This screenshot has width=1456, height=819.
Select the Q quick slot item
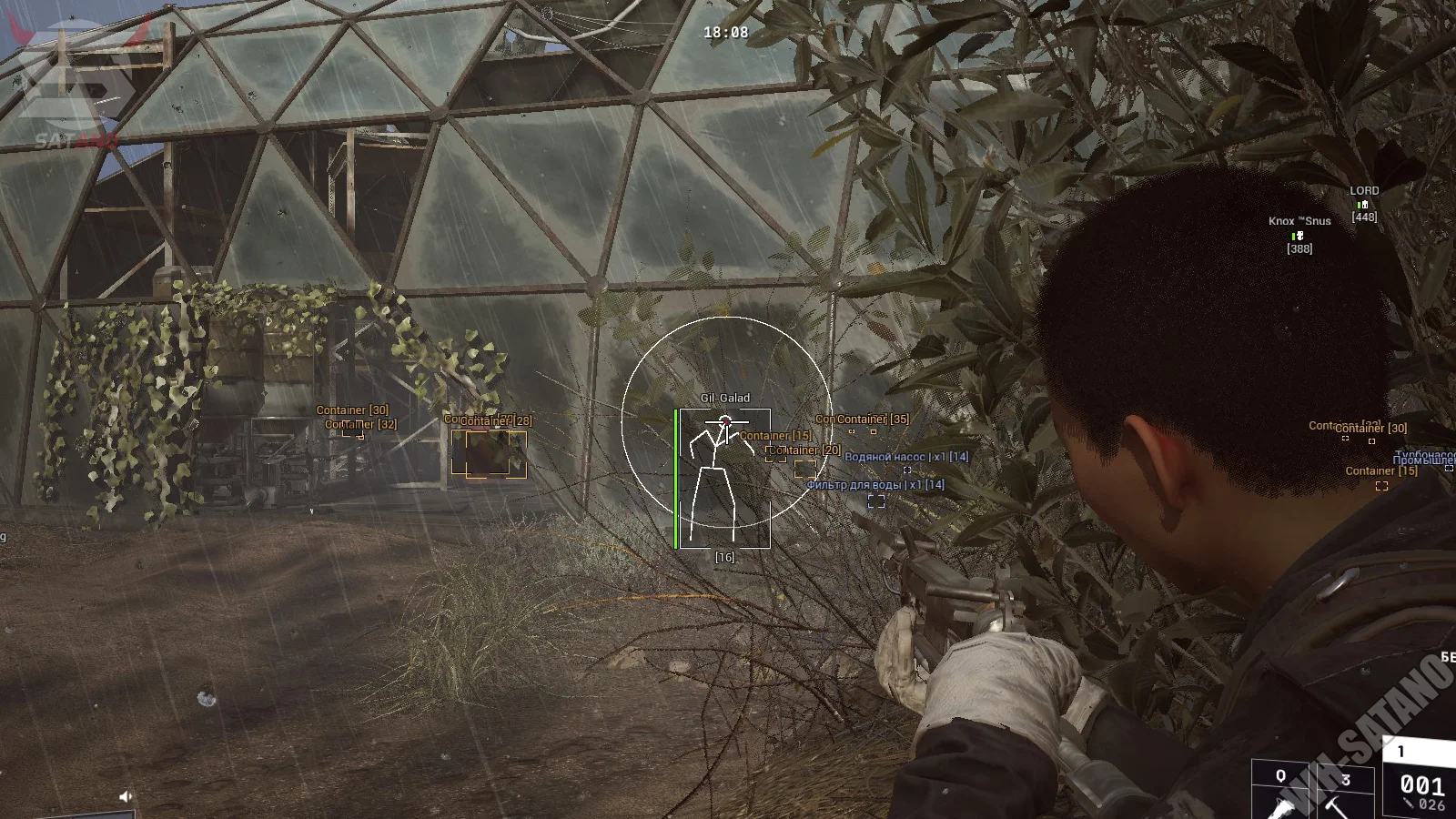(x=1281, y=790)
